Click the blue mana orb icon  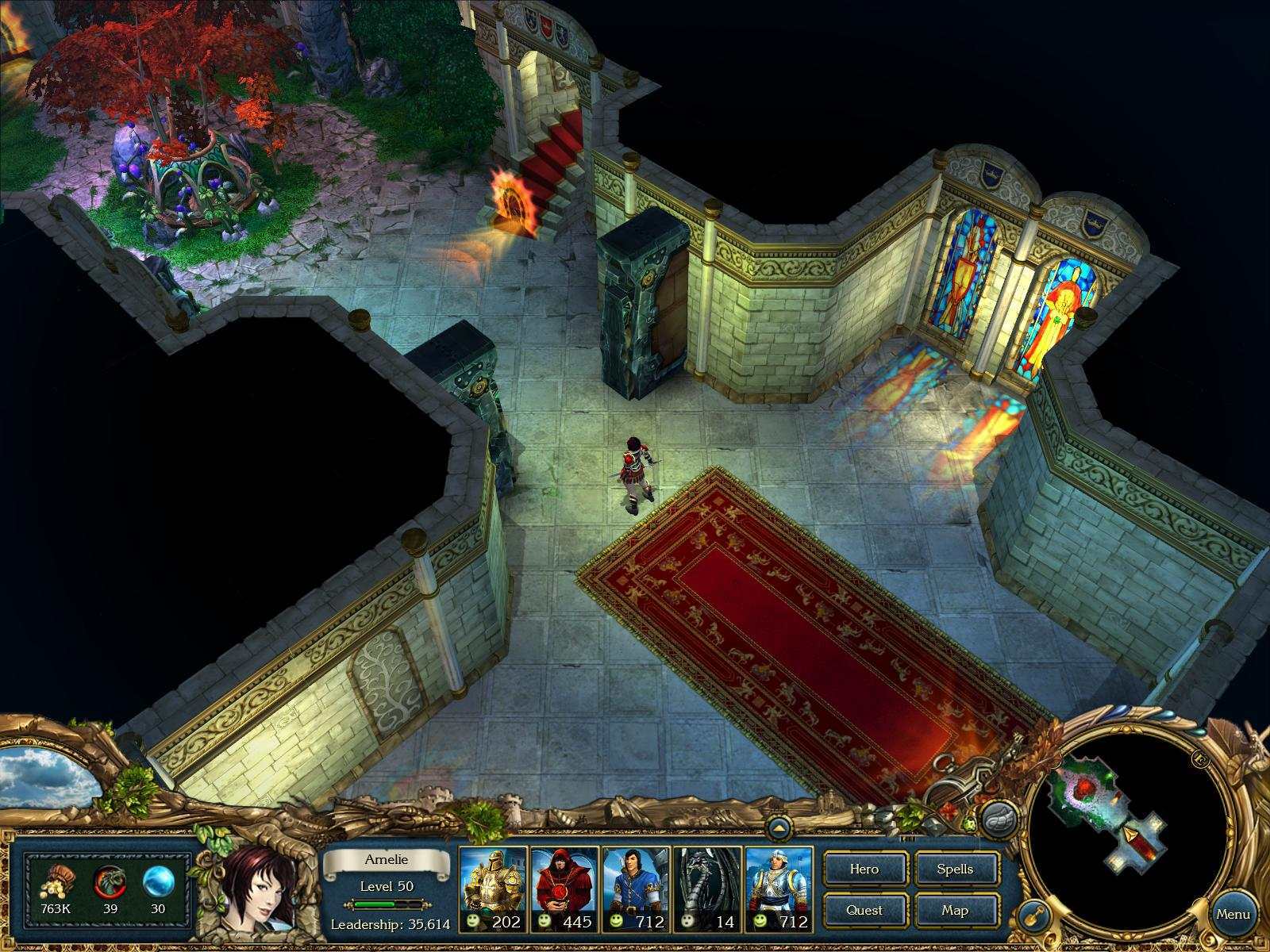[x=157, y=881]
